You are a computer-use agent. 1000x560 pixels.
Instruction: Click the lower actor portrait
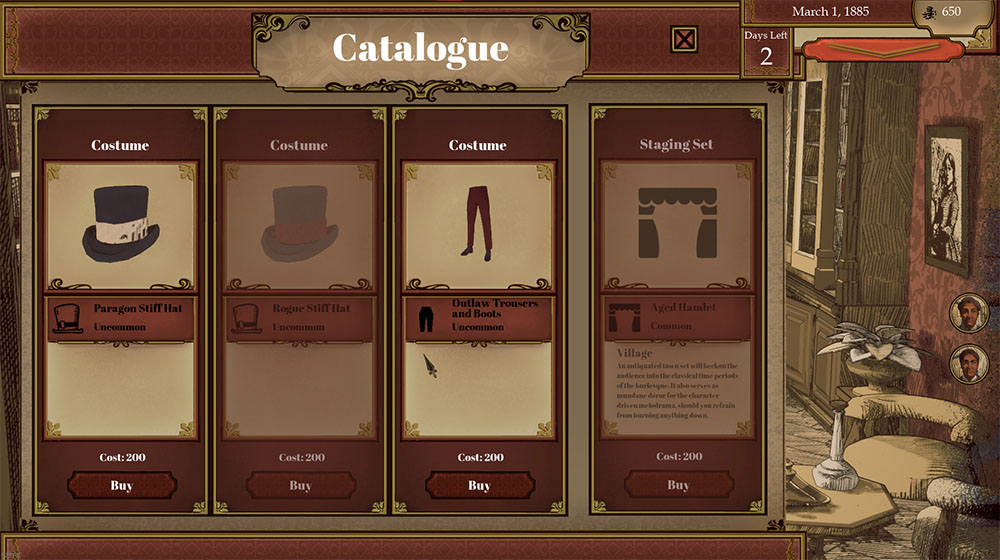click(x=967, y=363)
